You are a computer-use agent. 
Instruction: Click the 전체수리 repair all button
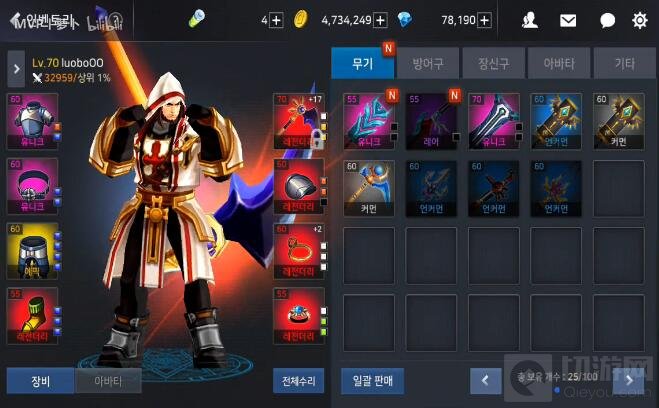point(298,381)
